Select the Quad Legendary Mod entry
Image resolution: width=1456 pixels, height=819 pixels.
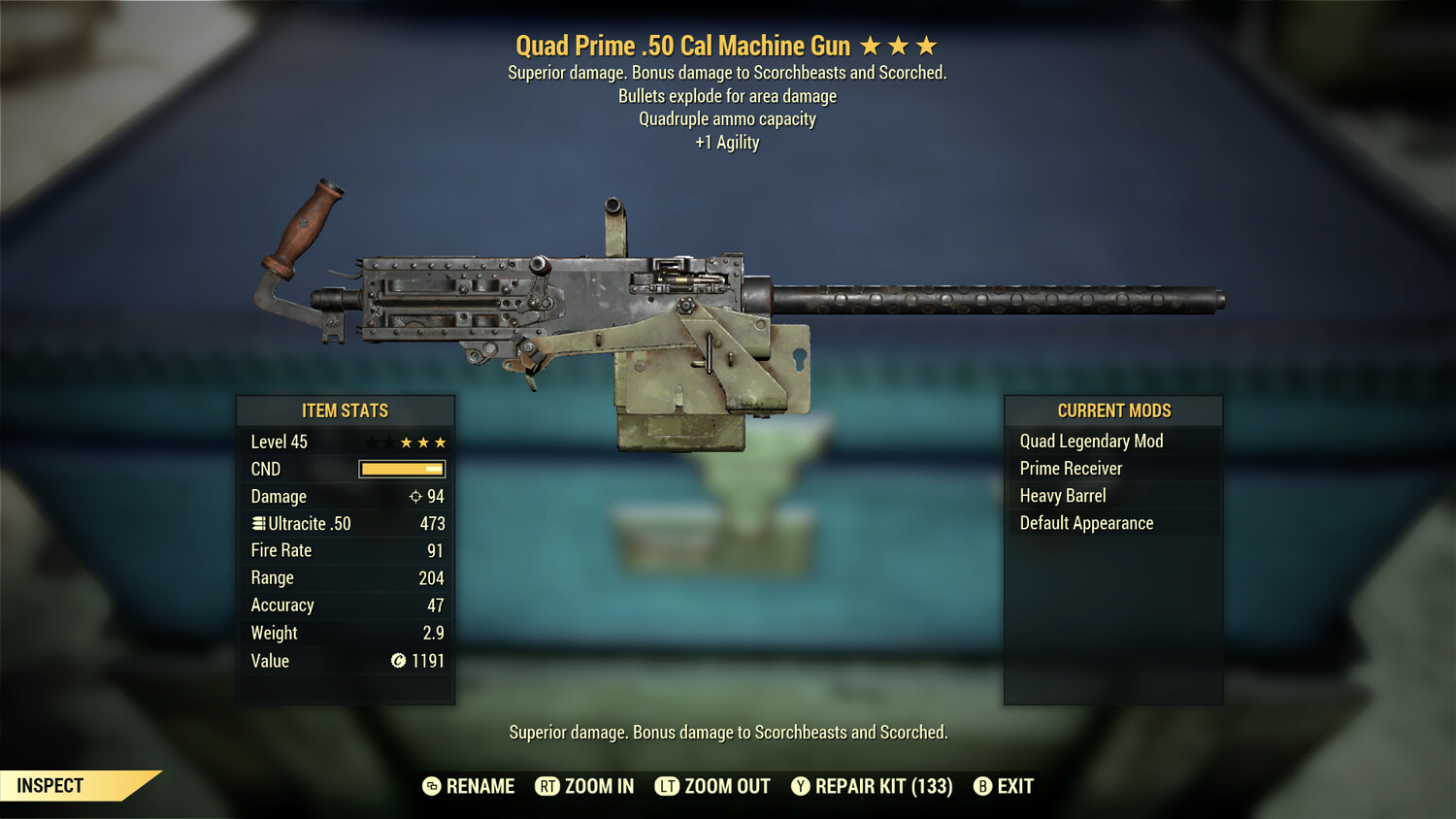pos(1091,441)
